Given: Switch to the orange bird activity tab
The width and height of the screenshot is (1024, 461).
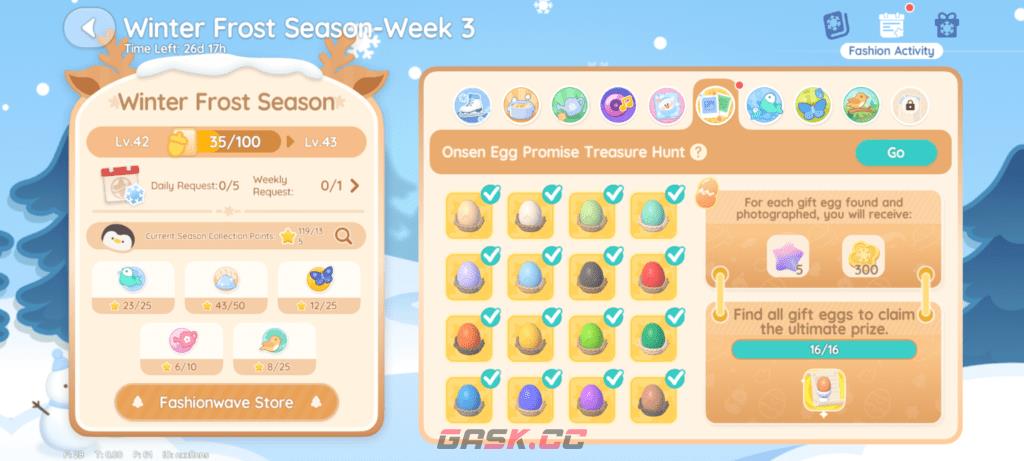Looking at the screenshot, I should point(861,104).
